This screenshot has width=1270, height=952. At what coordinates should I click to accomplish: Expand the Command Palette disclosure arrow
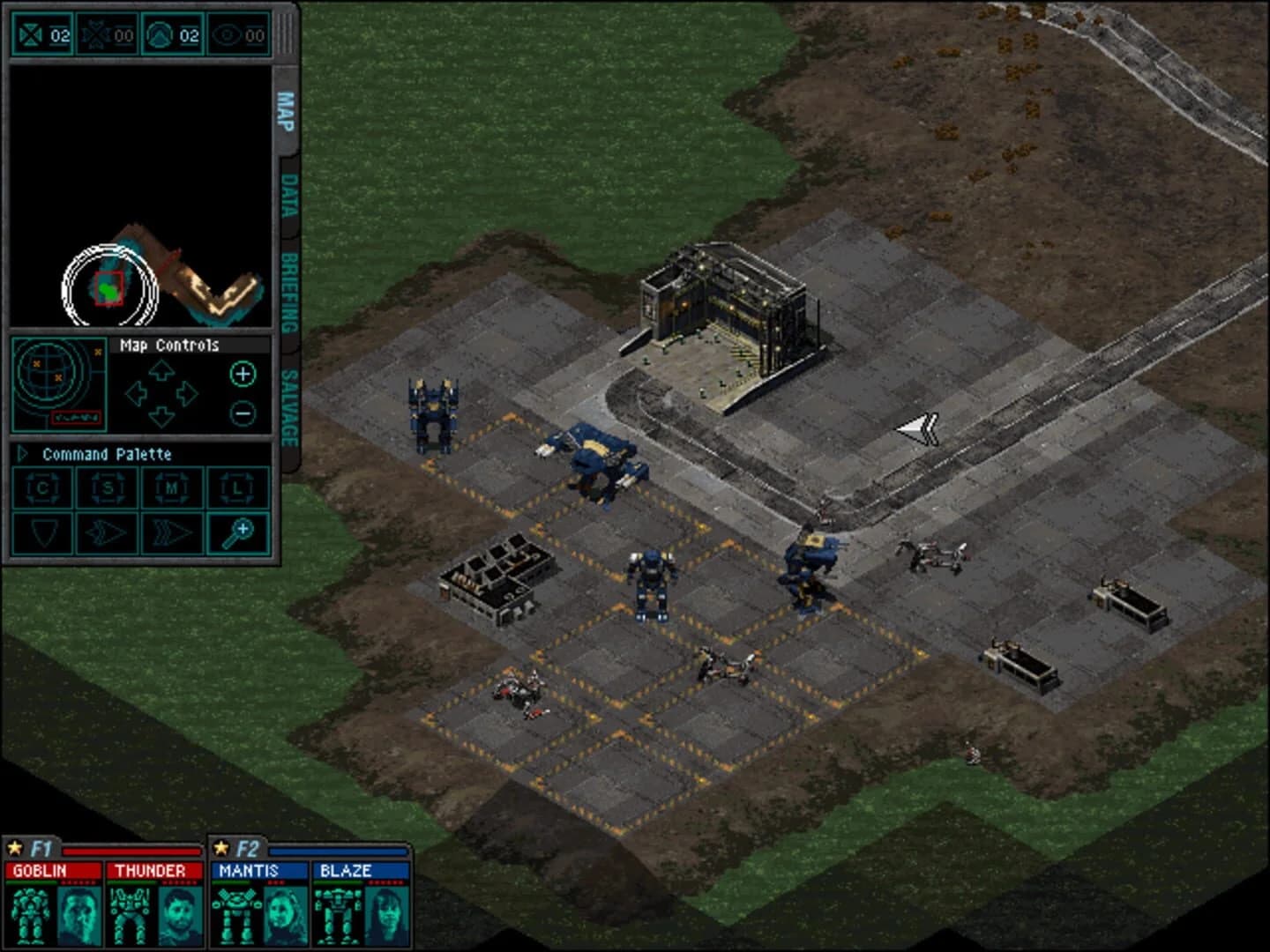coord(22,454)
